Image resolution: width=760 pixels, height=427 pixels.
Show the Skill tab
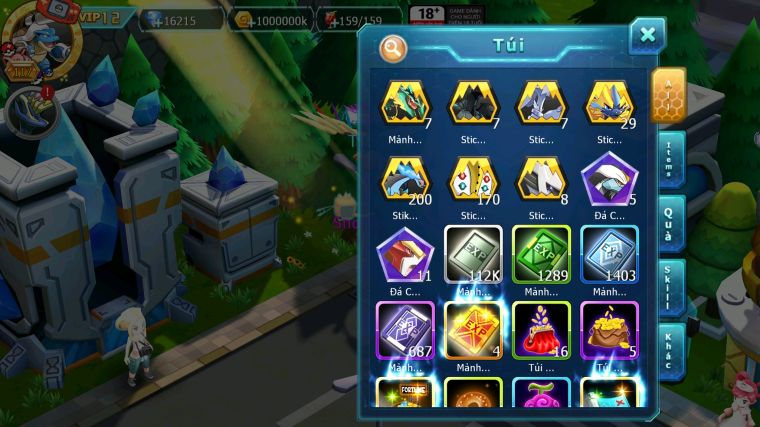pos(669,288)
